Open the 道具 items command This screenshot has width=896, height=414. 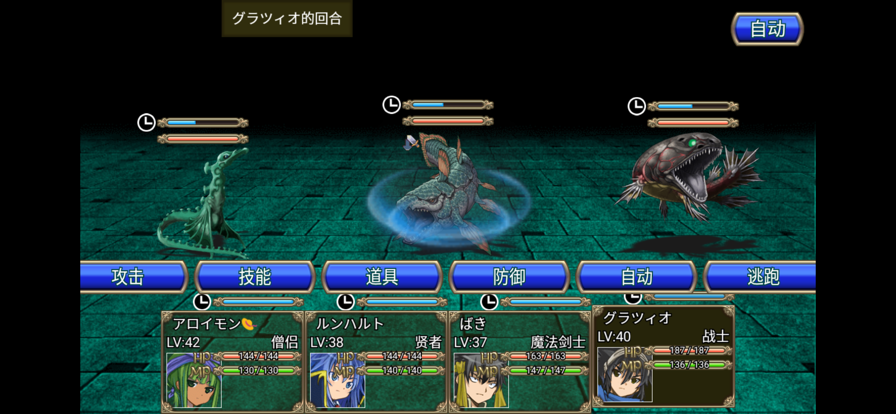click(382, 277)
